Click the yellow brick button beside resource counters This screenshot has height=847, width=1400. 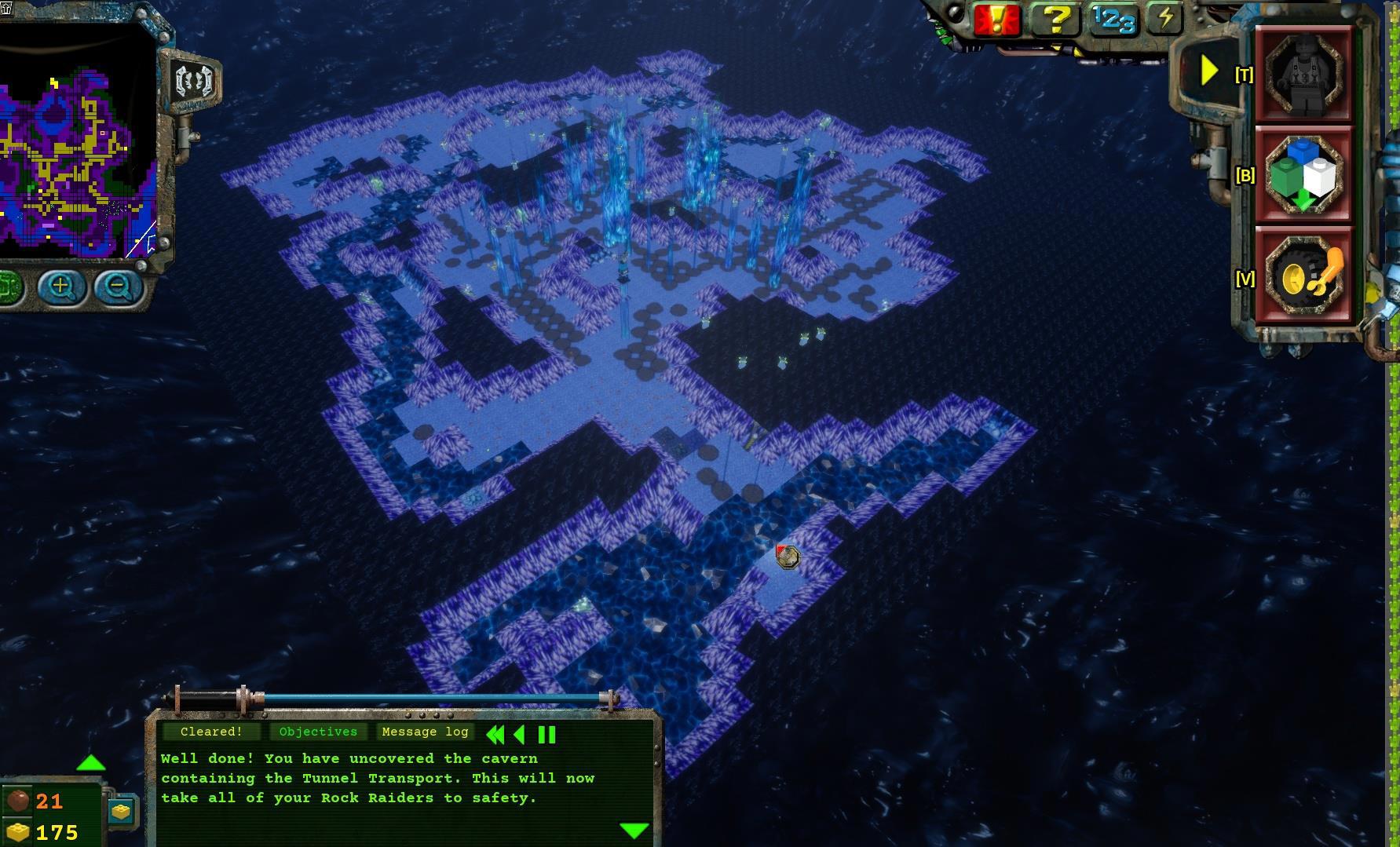[x=121, y=812]
